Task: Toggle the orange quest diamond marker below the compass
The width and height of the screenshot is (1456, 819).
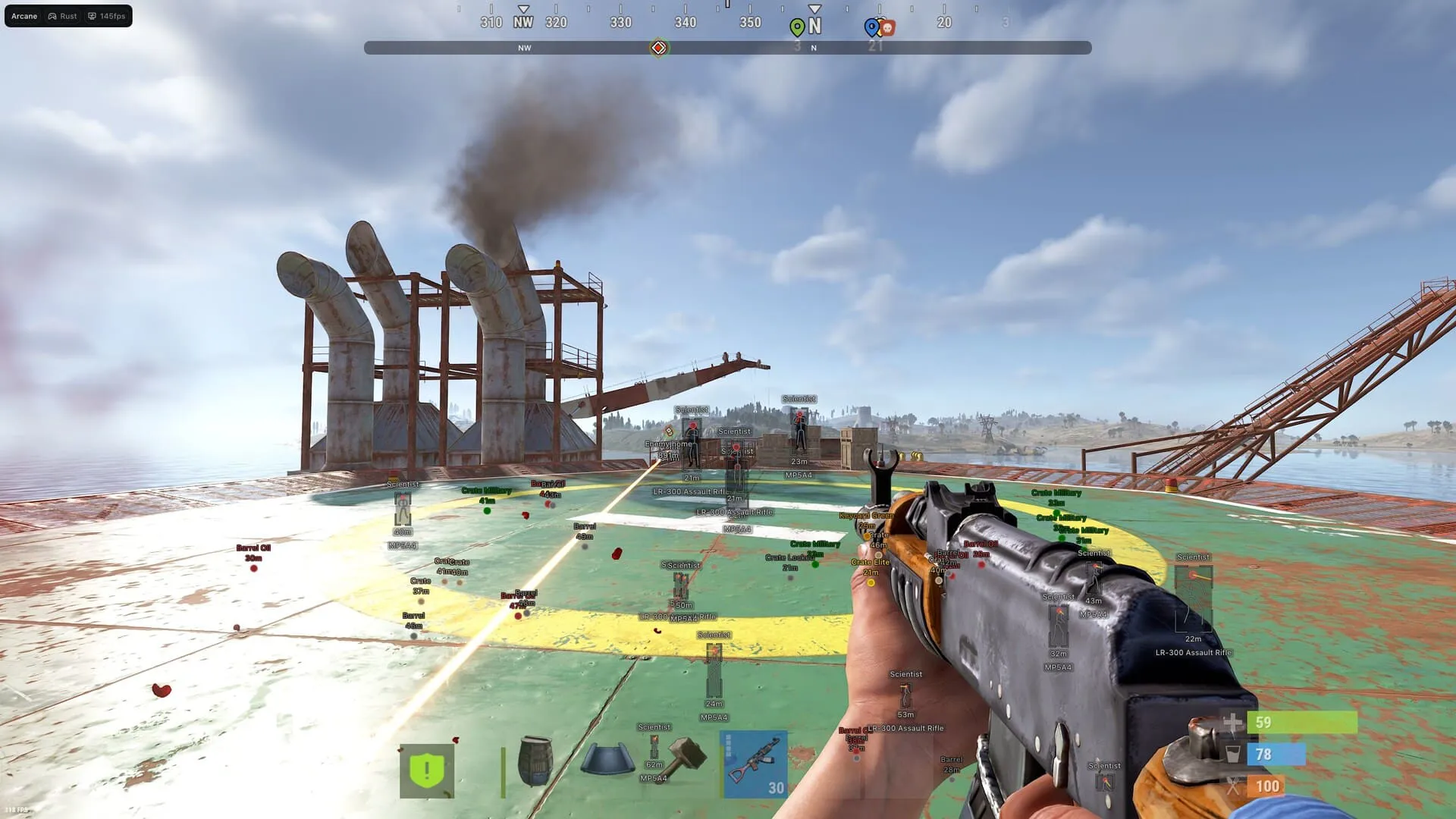Action: click(x=657, y=47)
